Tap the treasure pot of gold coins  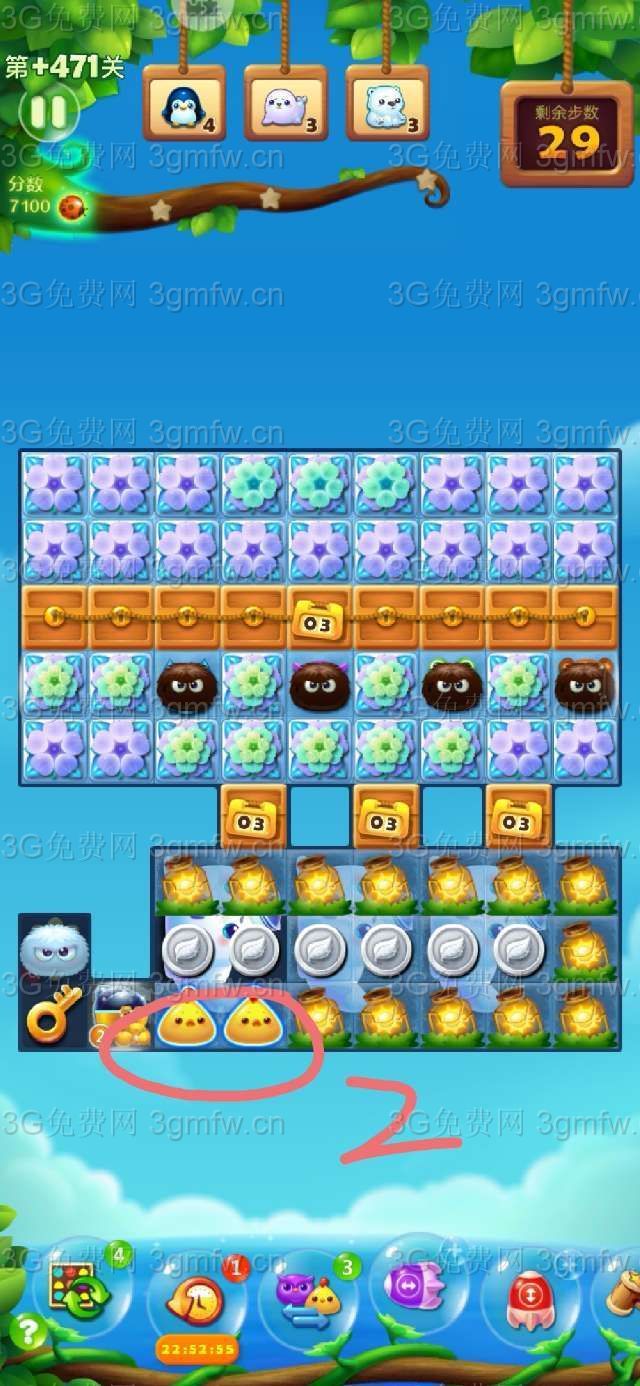tap(120, 1016)
